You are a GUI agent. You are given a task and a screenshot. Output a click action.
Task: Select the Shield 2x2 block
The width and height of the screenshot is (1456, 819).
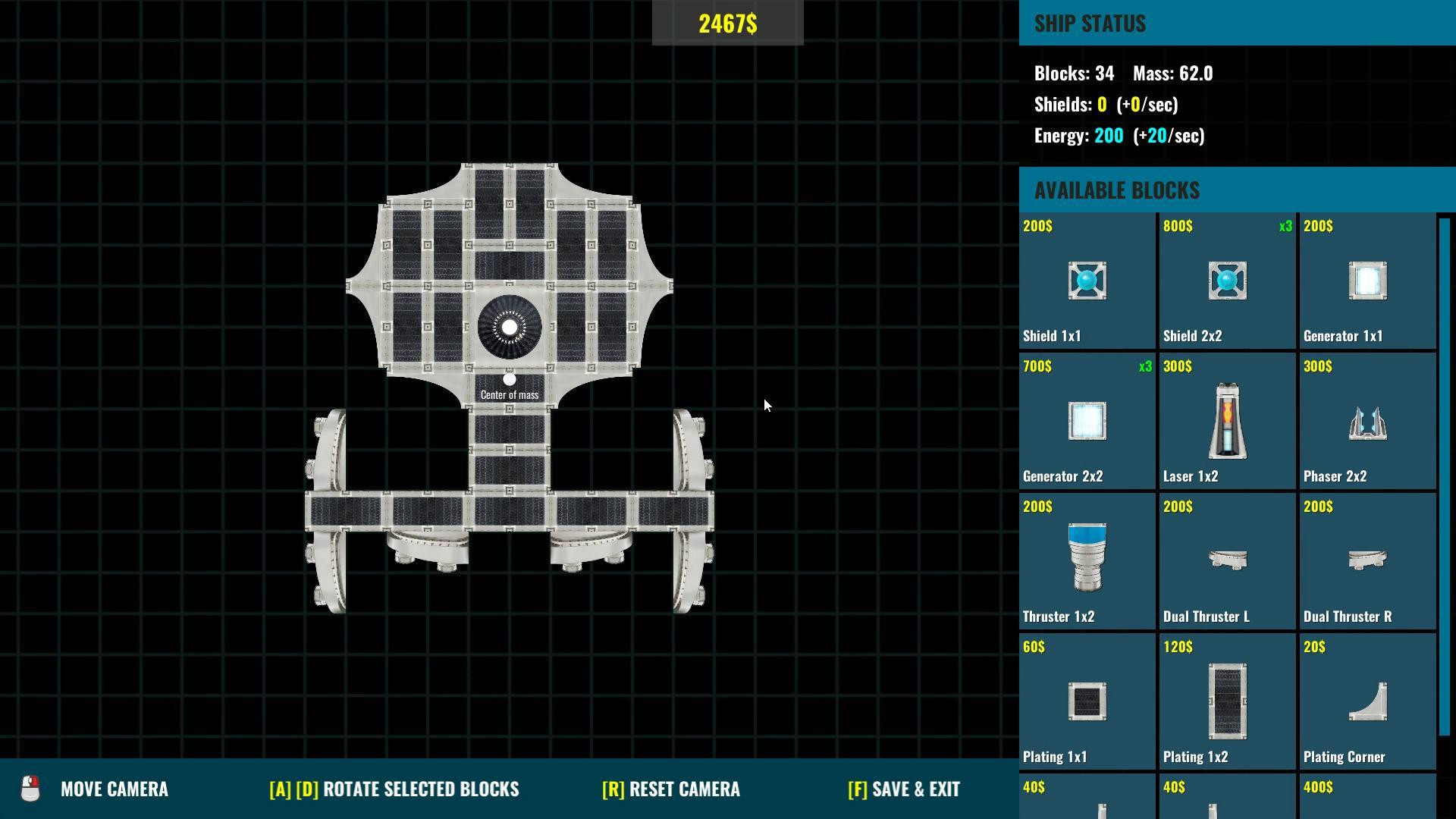[x=1226, y=281]
